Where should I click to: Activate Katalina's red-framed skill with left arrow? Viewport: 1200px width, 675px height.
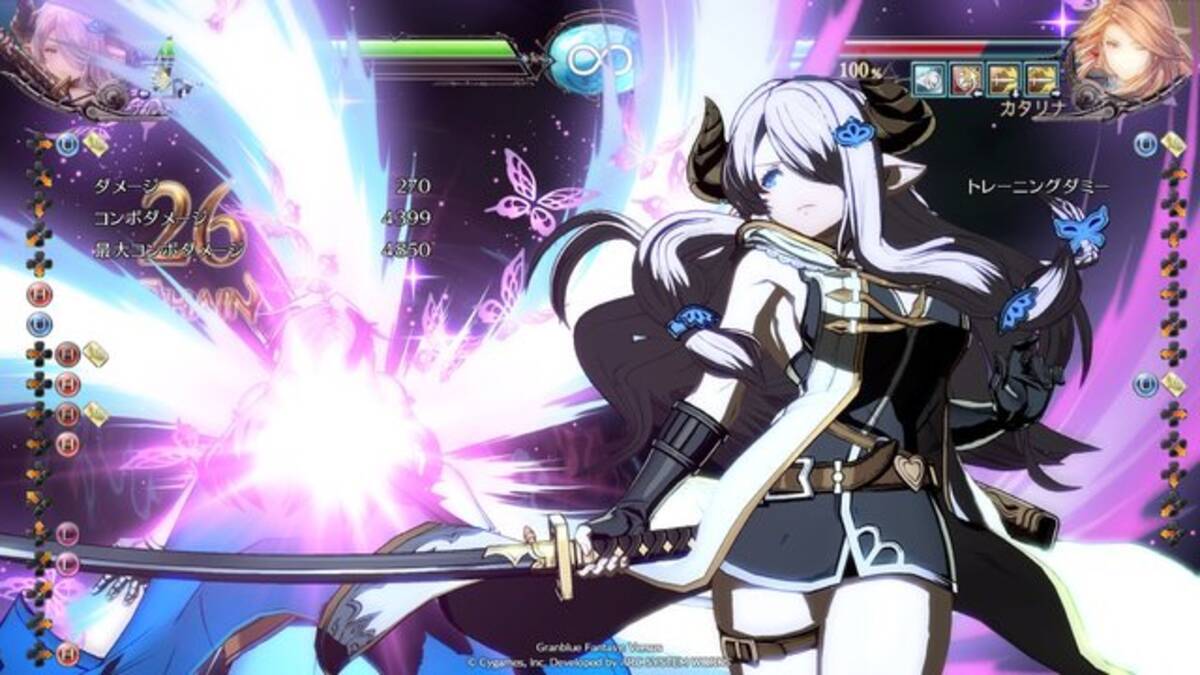[965, 76]
